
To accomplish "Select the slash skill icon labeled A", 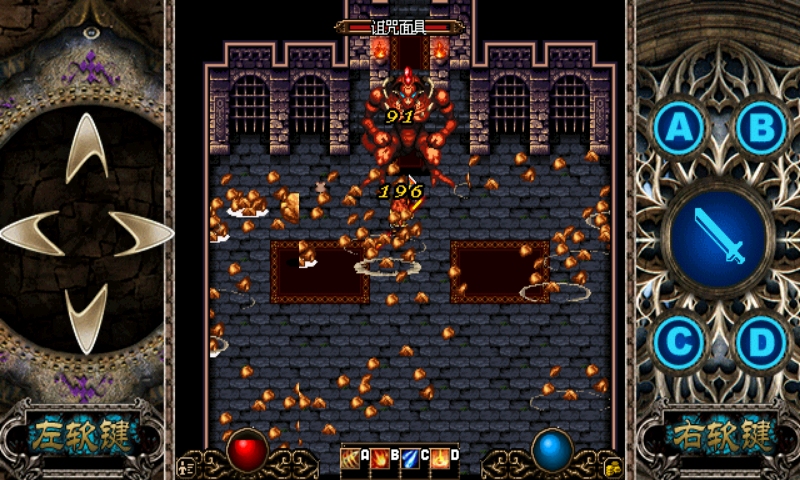I will (350, 457).
